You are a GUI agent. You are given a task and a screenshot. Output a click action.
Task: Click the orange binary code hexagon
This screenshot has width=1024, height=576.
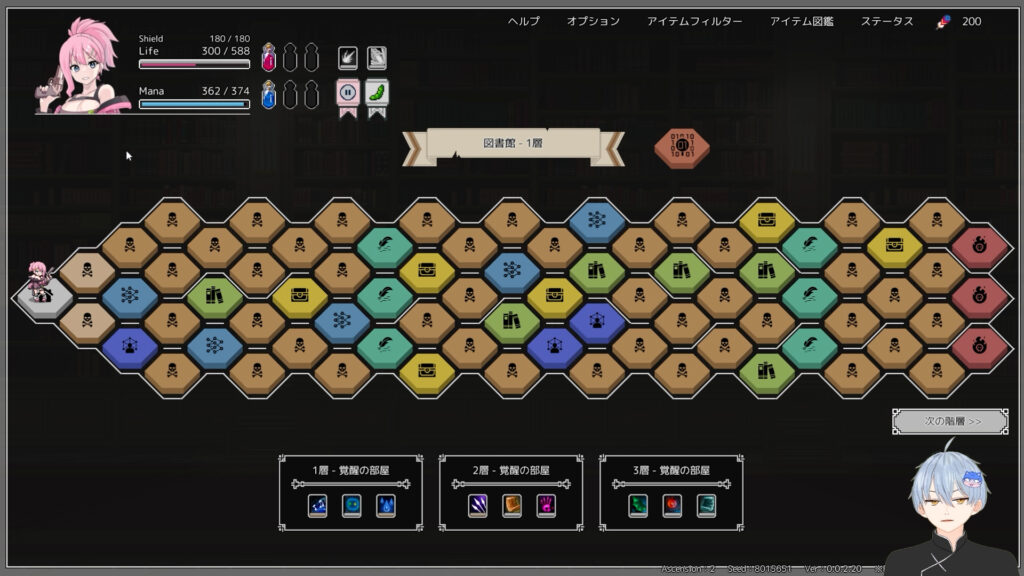pos(682,146)
